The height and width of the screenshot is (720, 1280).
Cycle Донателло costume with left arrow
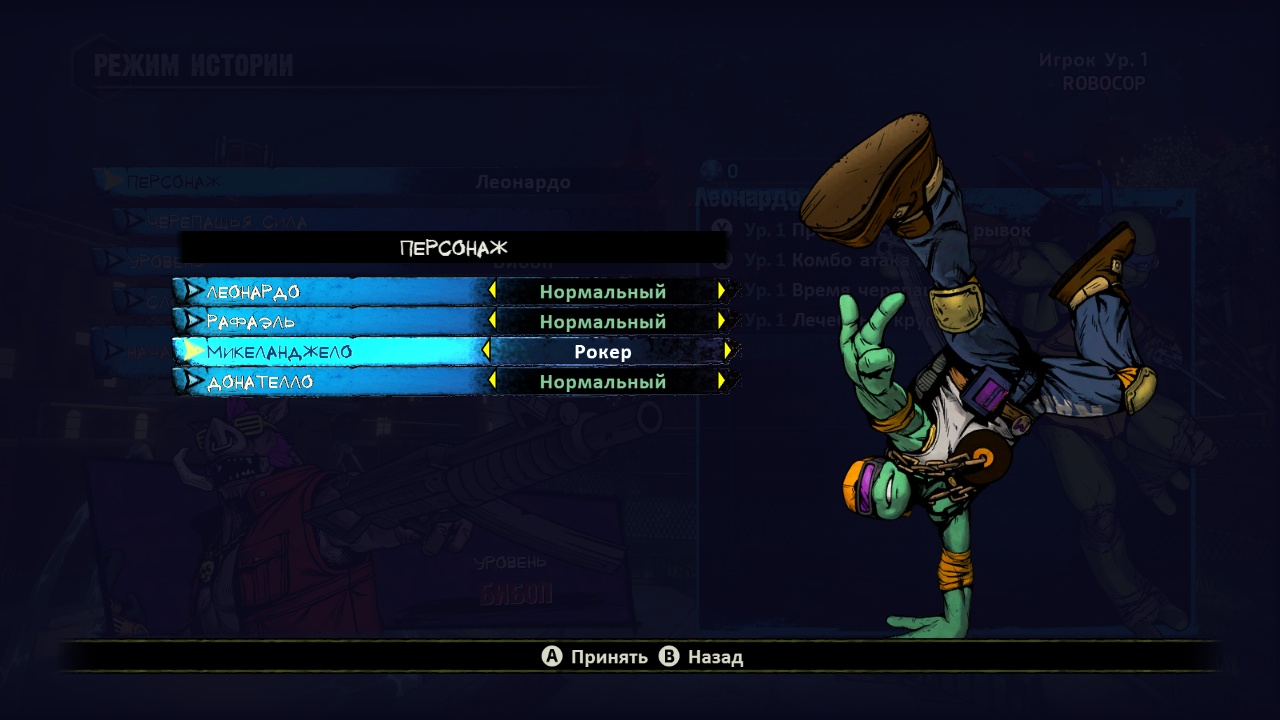pos(492,381)
